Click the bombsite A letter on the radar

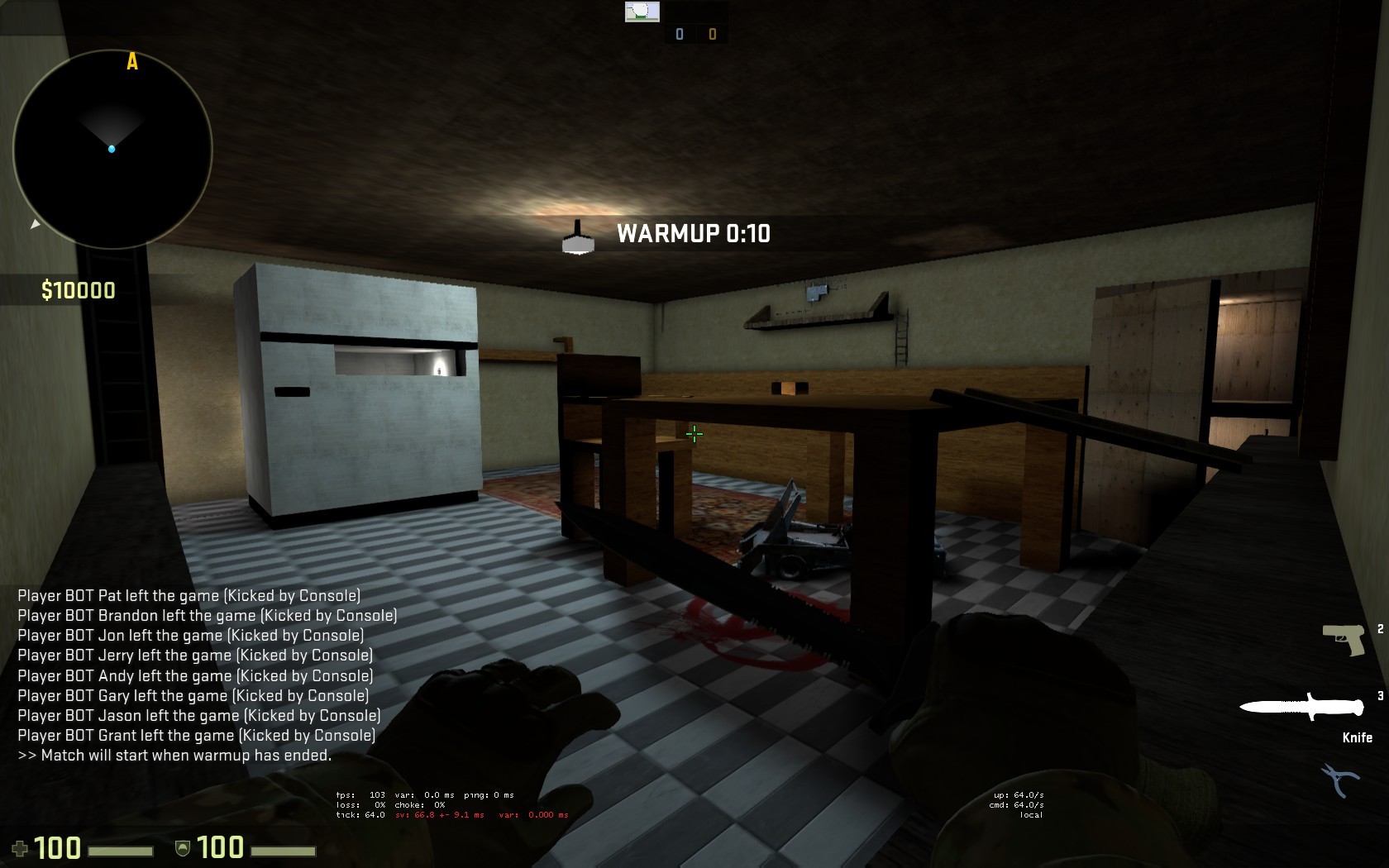tap(131, 61)
